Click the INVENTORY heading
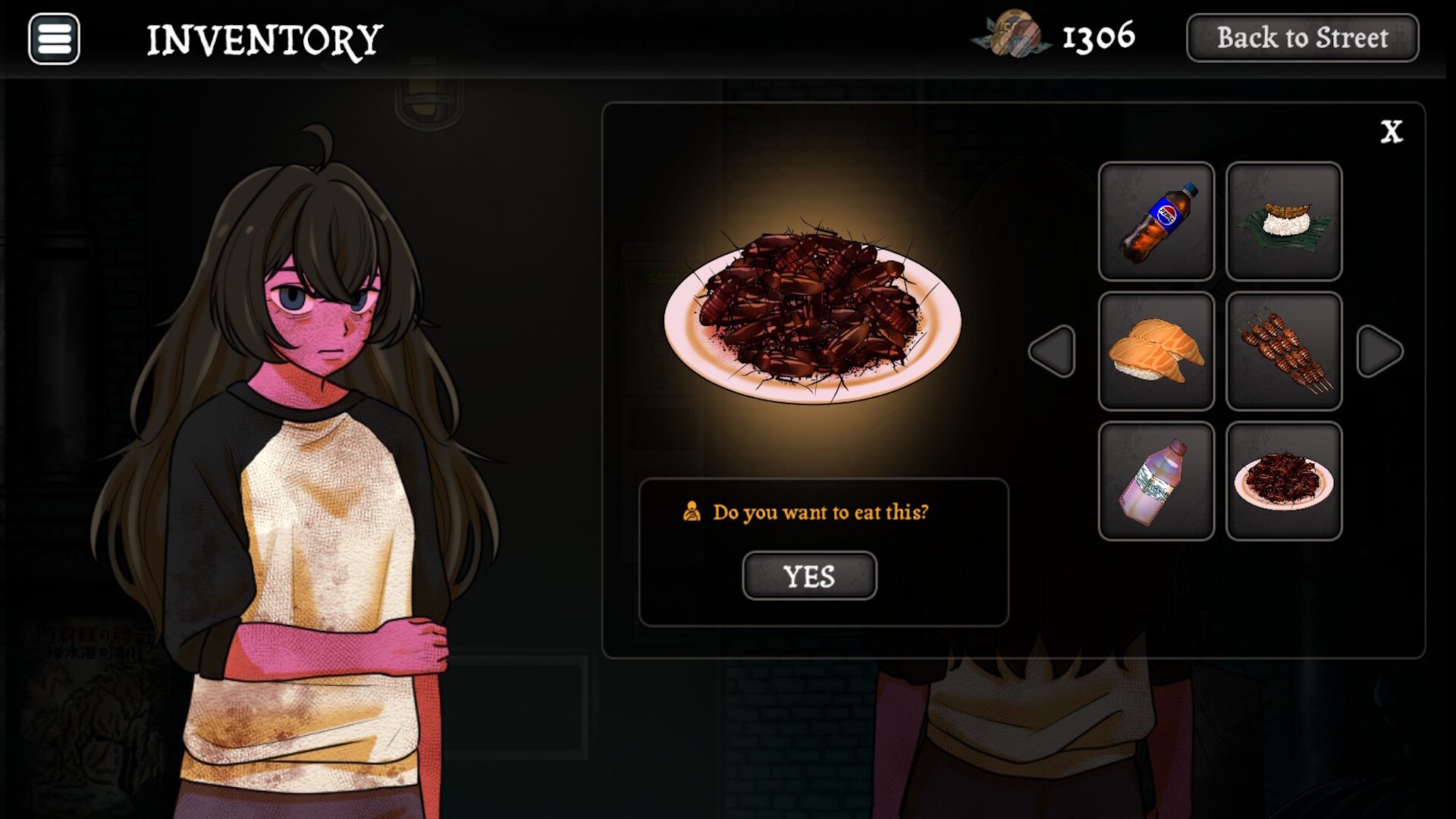The image size is (1456, 819). point(265,38)
